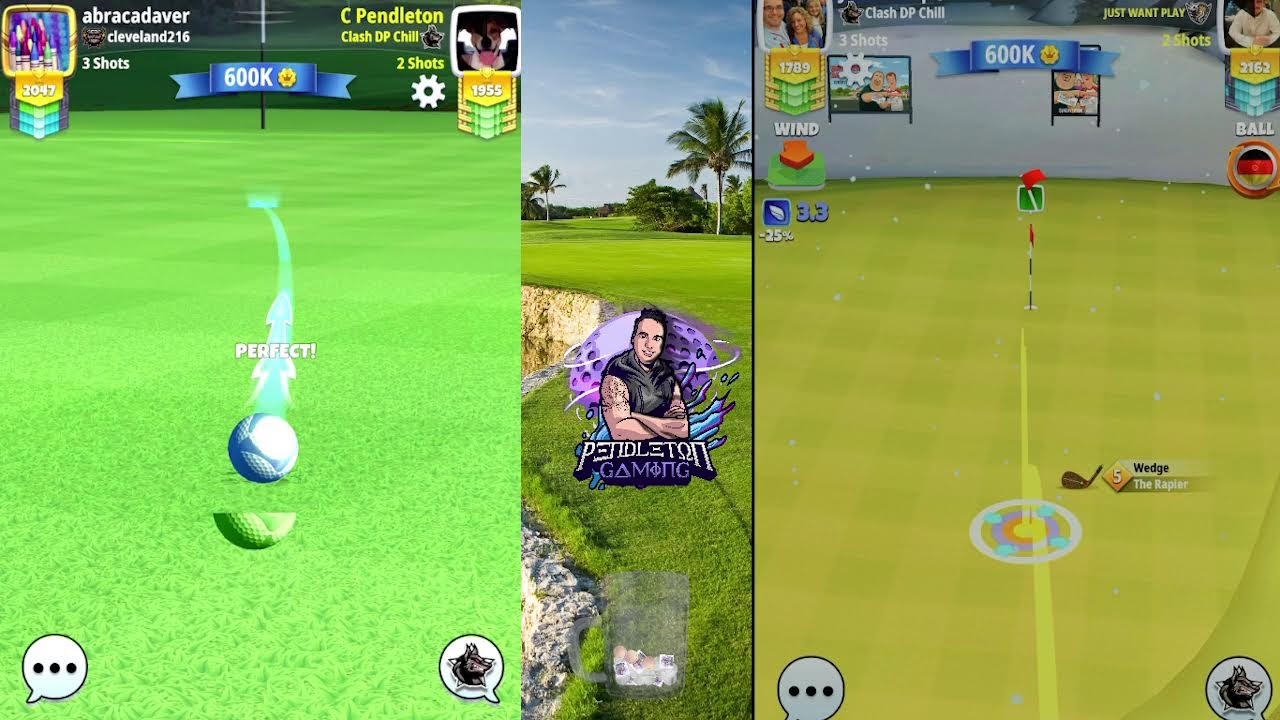Open abracadaver's trophy card showing 2047
1280x720 pixels.
[x=36, y=90]
